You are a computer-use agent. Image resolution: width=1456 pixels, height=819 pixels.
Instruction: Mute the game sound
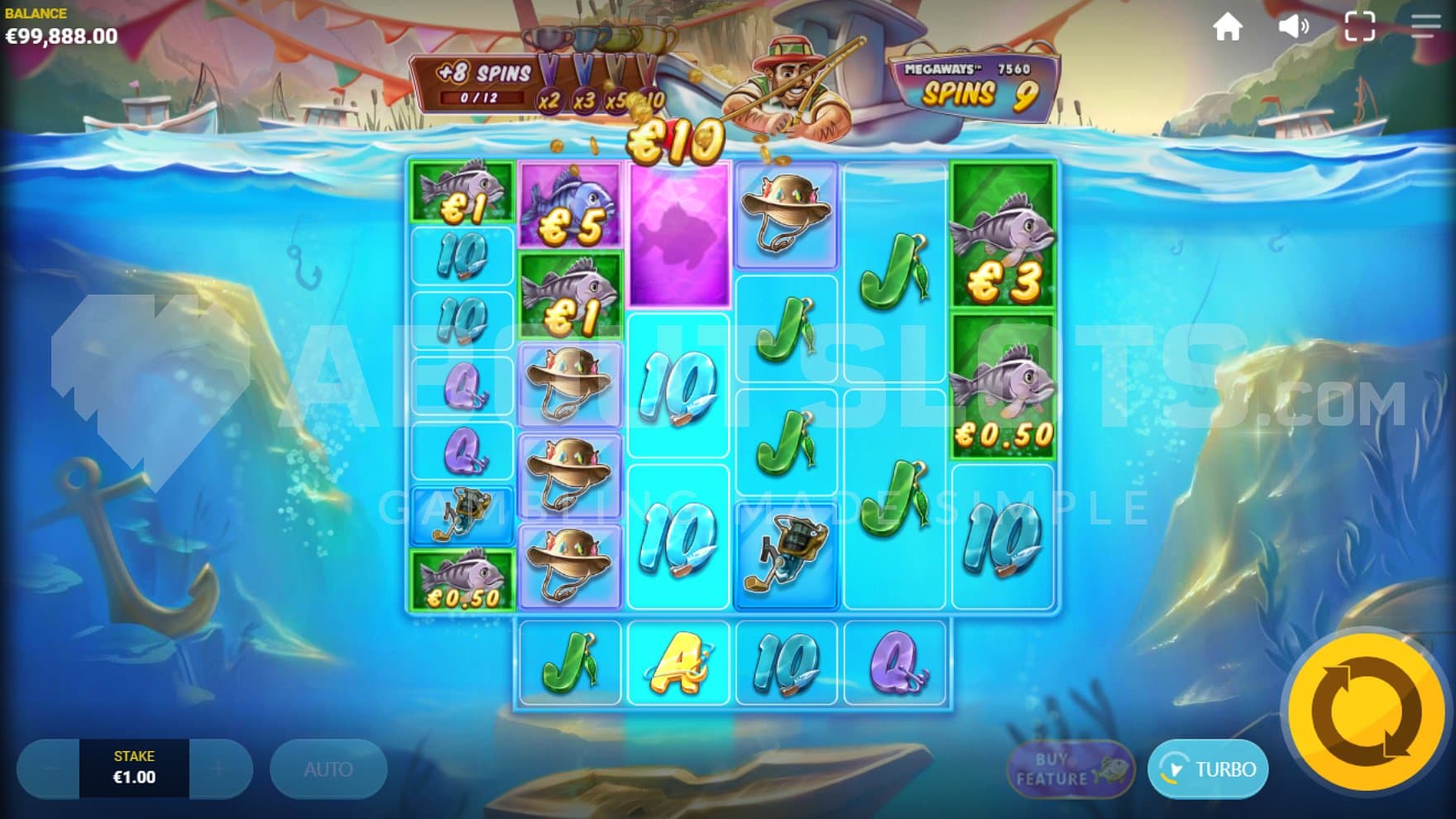(1293, 27)
